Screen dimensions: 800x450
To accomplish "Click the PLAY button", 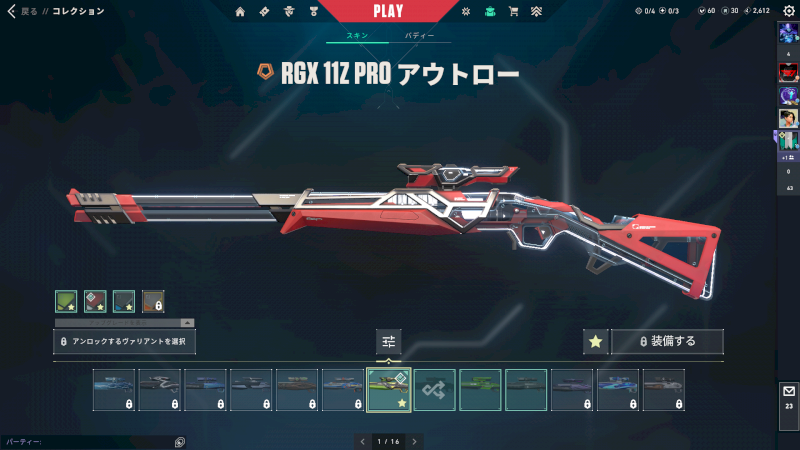I will pos(388,11).
